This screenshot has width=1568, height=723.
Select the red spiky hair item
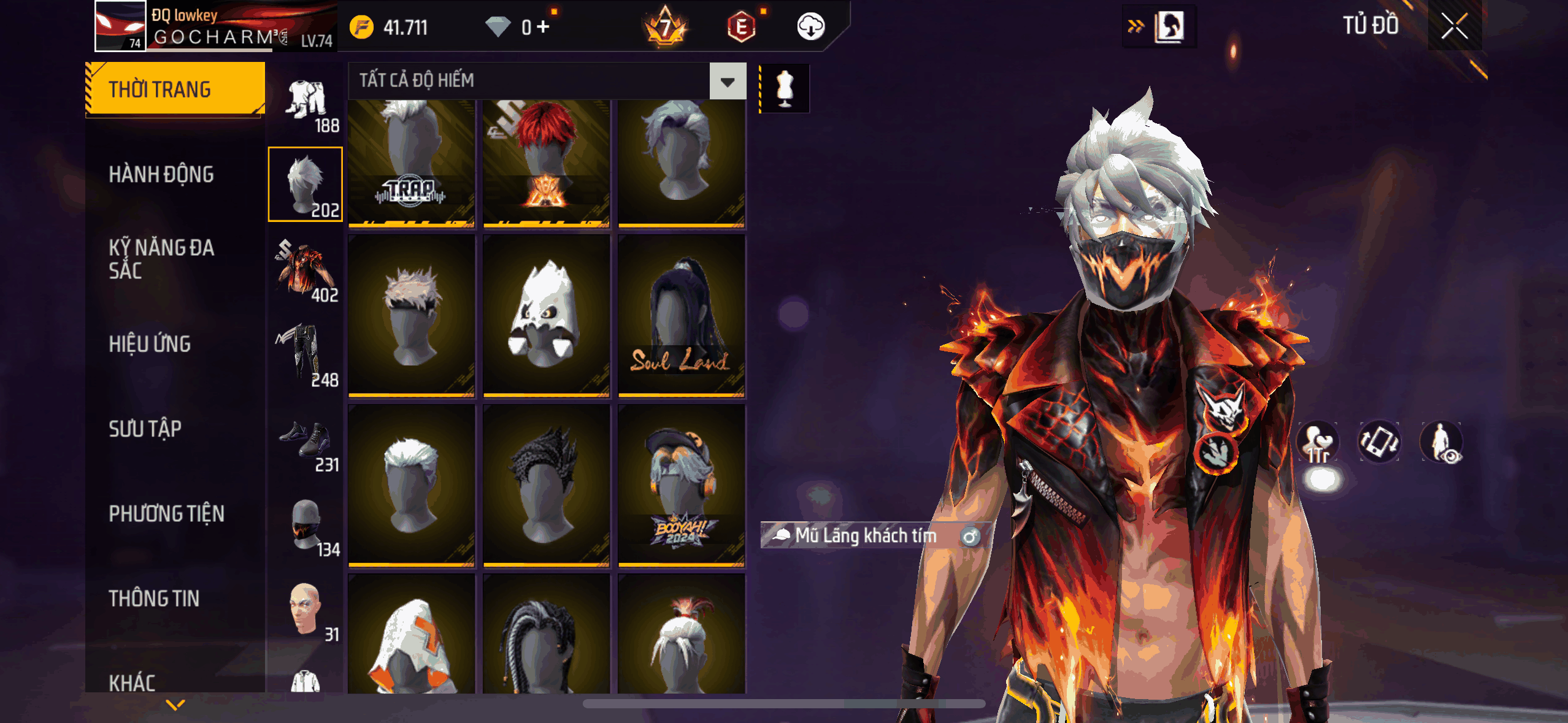point(546,163)
